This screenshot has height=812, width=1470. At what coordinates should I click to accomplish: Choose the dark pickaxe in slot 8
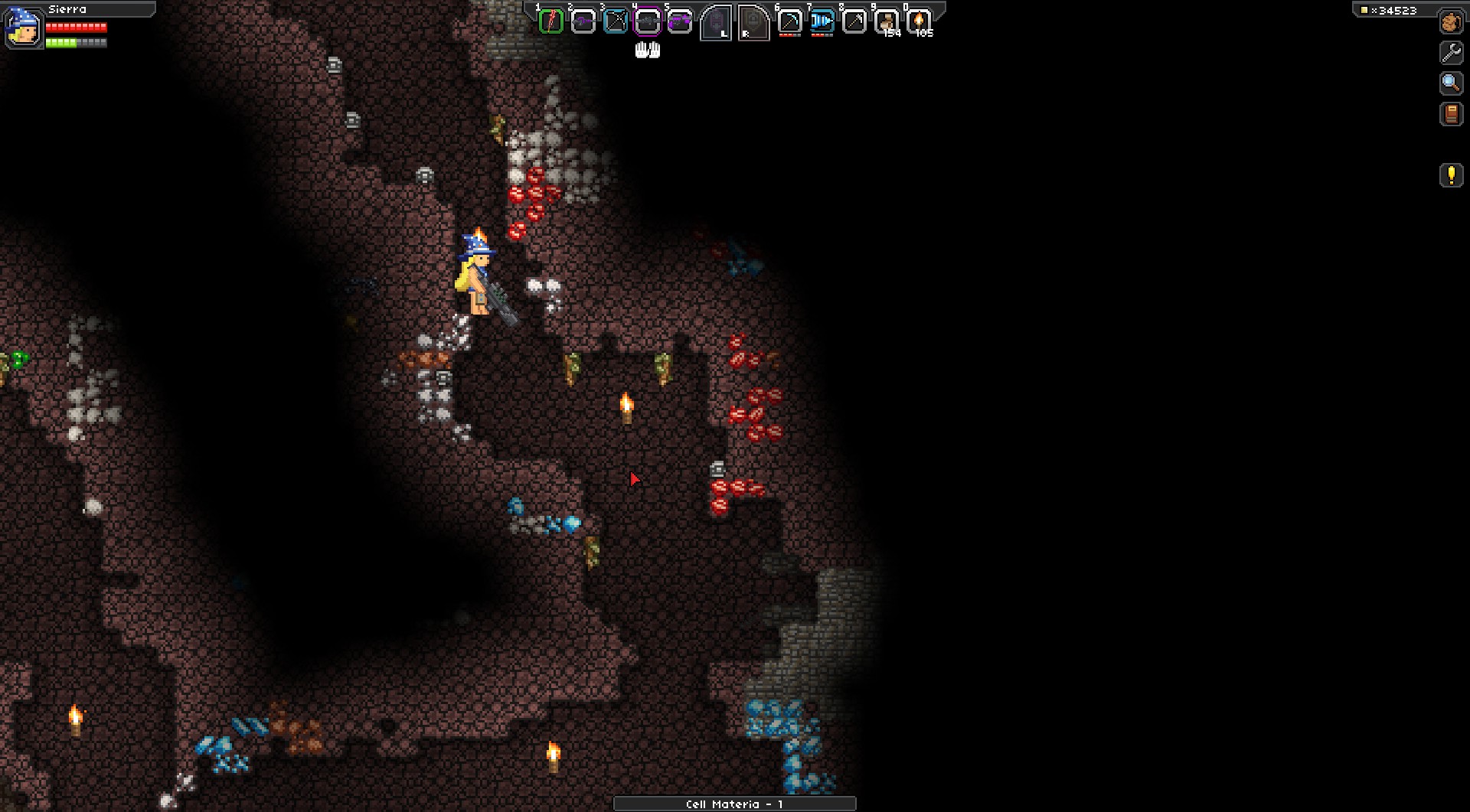click(854, 21)
